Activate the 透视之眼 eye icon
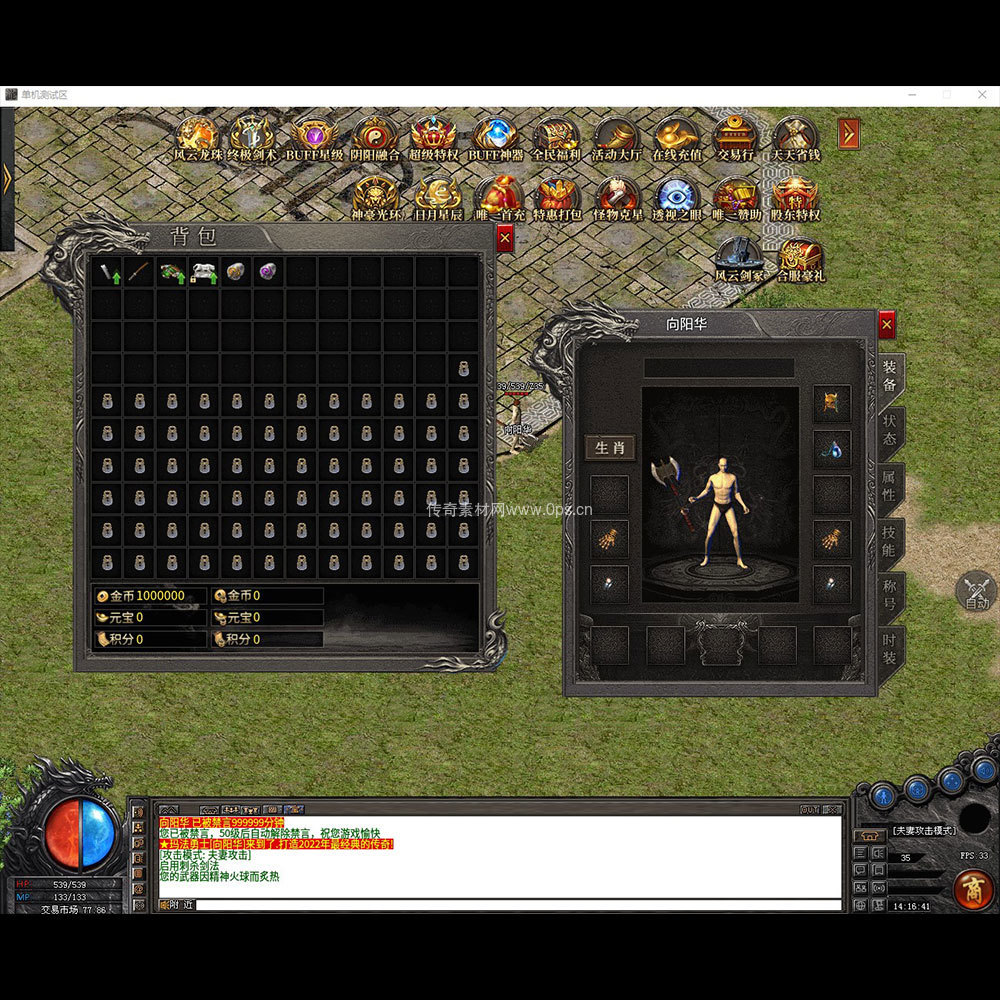Viewport: 1000px width, 1000px height. coord(677,198)
